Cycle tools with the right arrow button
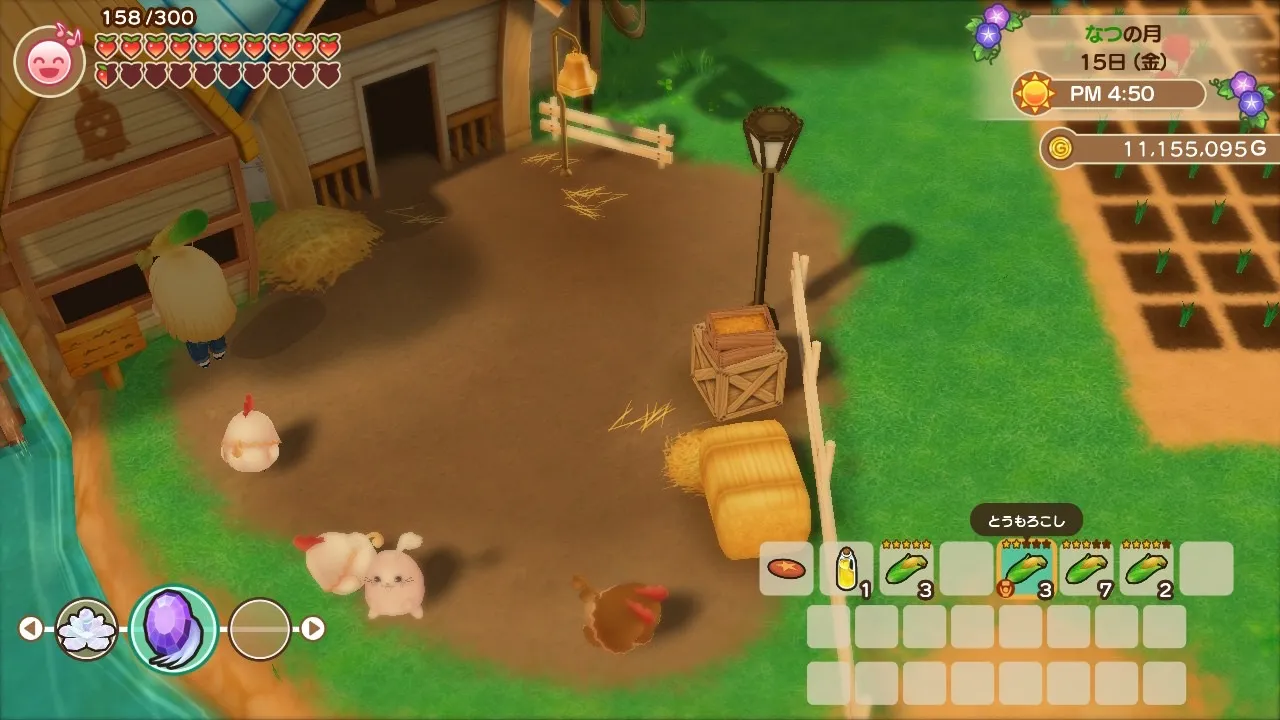1280x720 pixels. (313, 628)
